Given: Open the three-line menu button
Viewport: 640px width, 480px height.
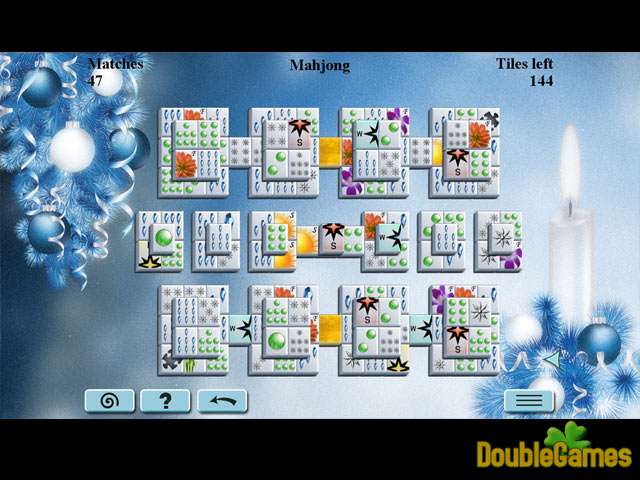Looking at the screenshot, I should click(528, 401).
